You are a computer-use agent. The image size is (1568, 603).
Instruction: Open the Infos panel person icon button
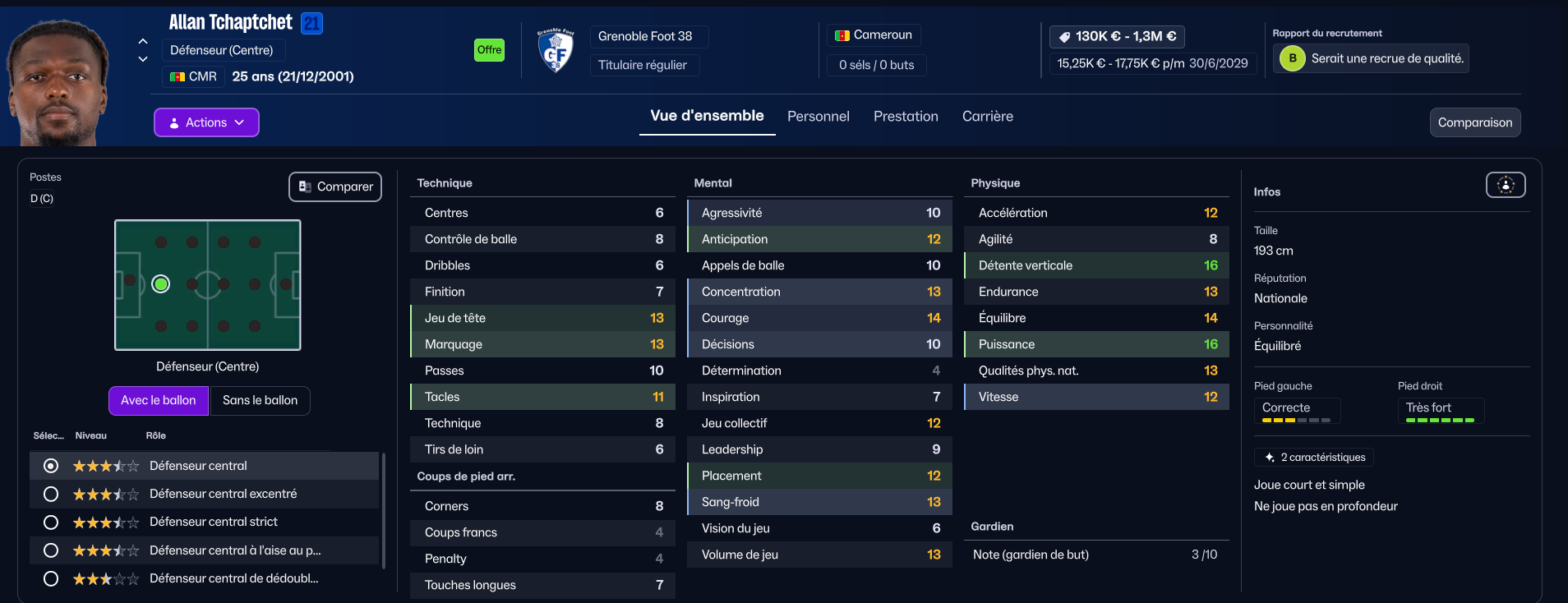coord(1505,186)
